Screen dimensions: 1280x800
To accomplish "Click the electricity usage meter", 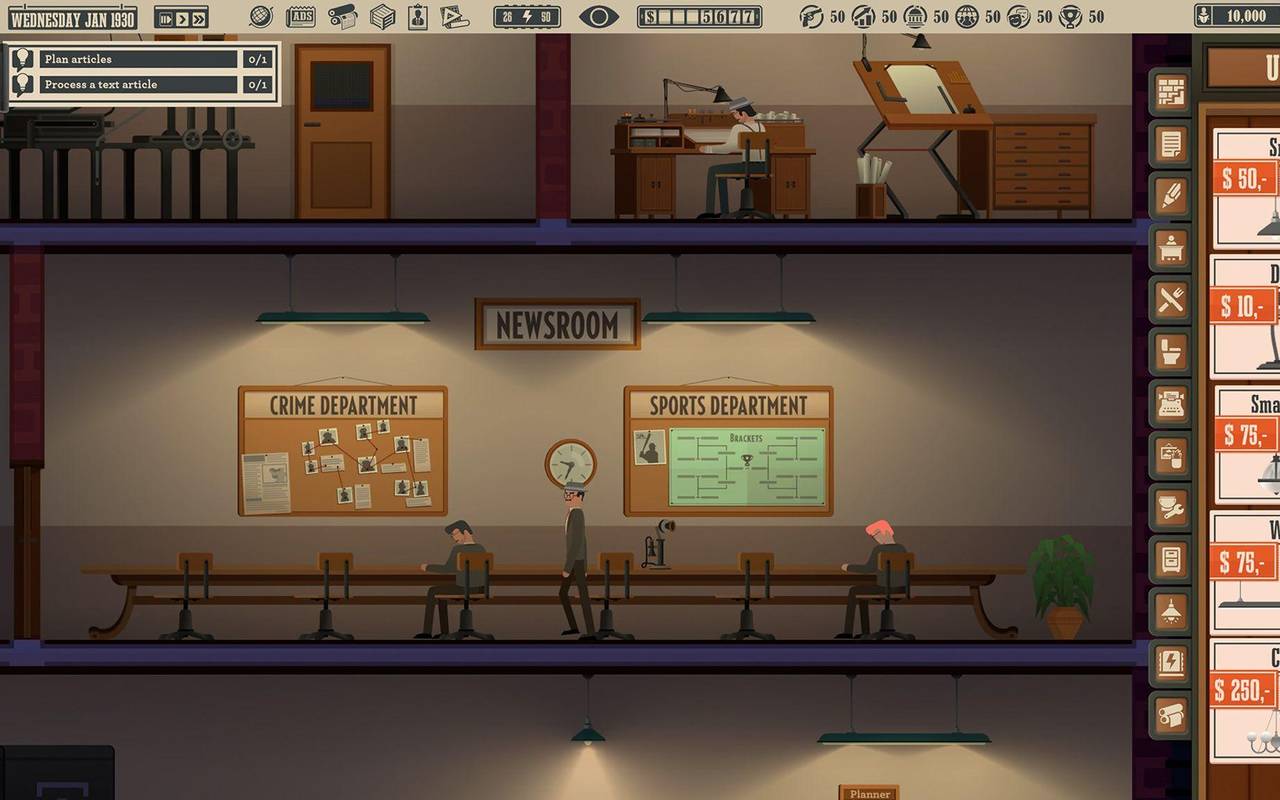I will 528,14.
